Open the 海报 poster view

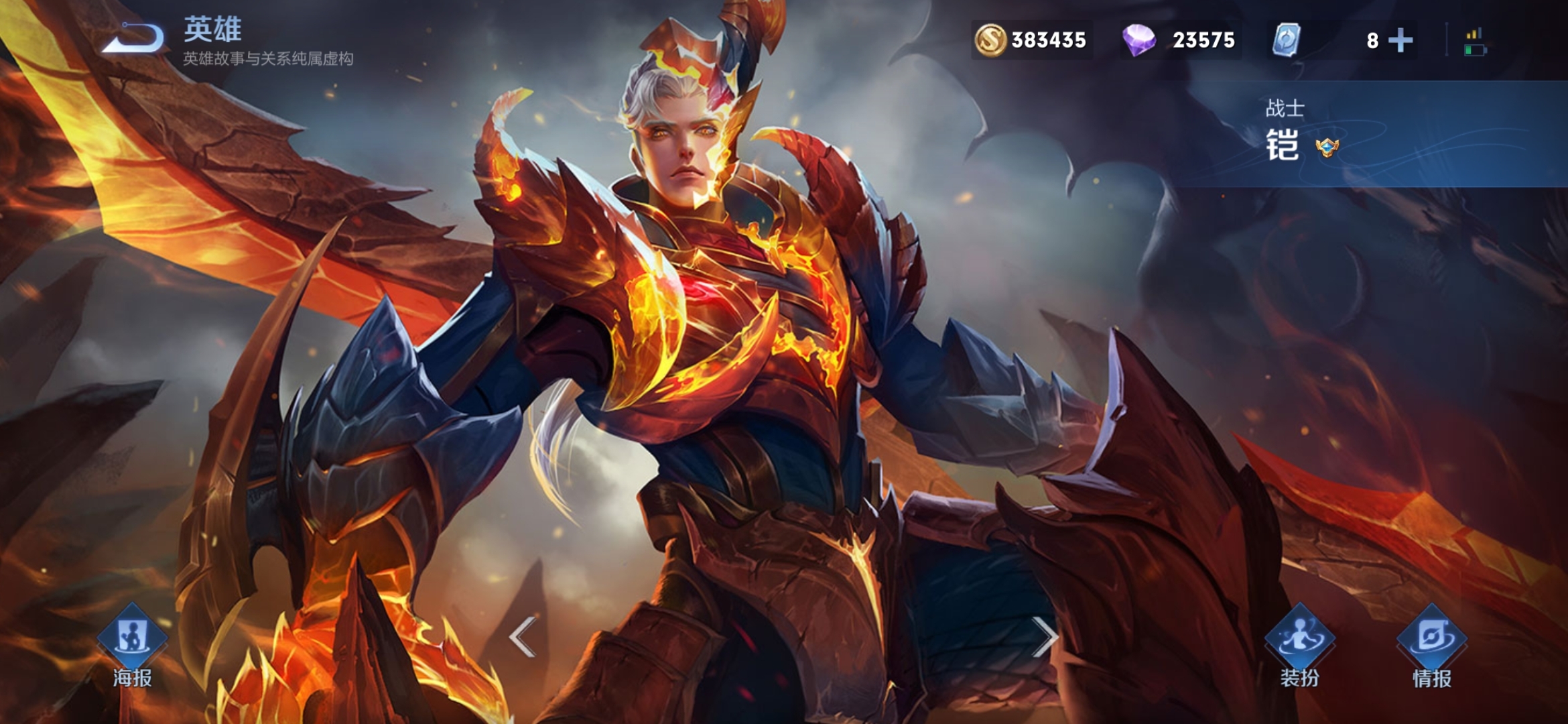point(132,644)
